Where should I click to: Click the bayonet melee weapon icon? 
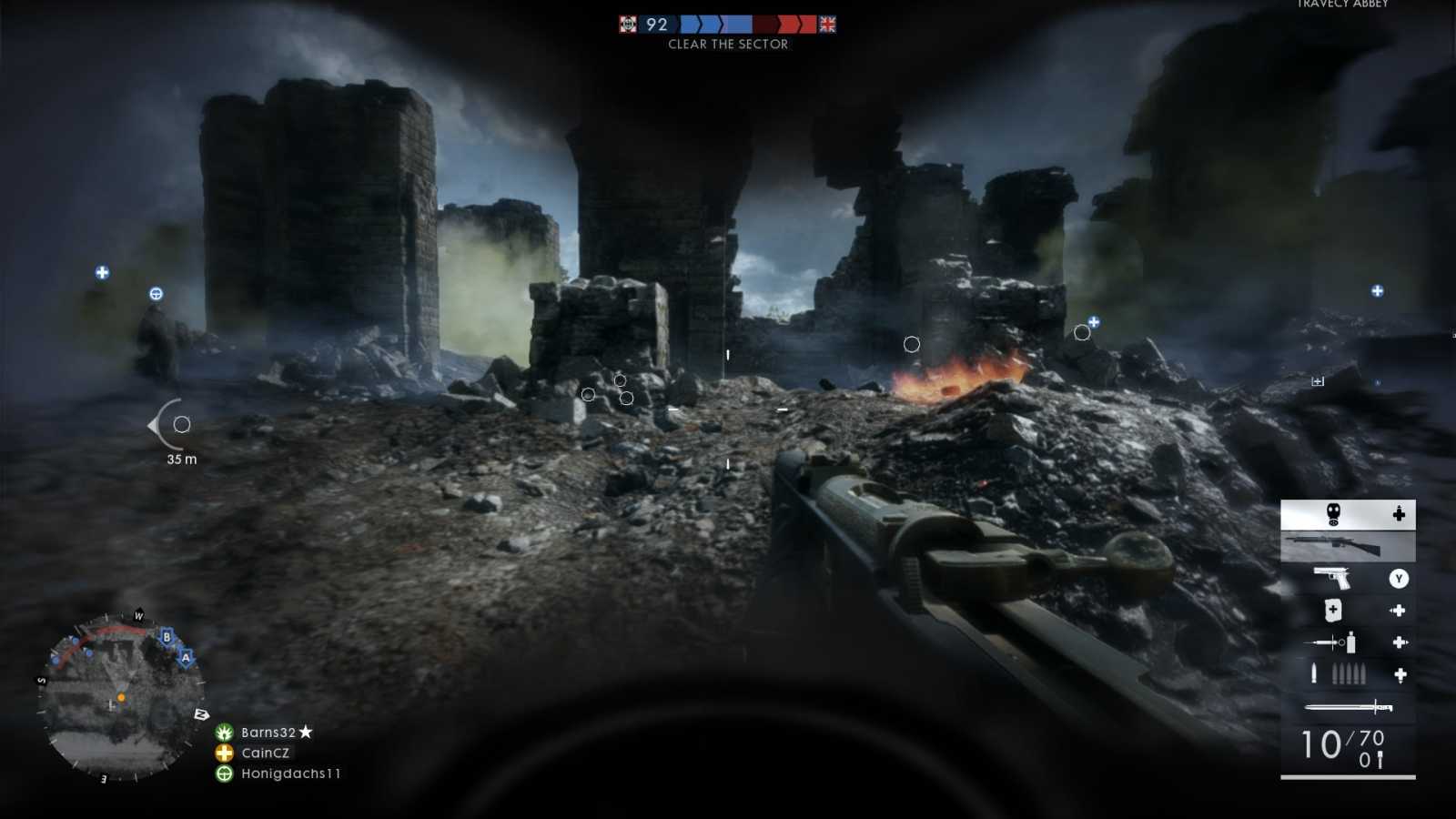point(1347,706)
